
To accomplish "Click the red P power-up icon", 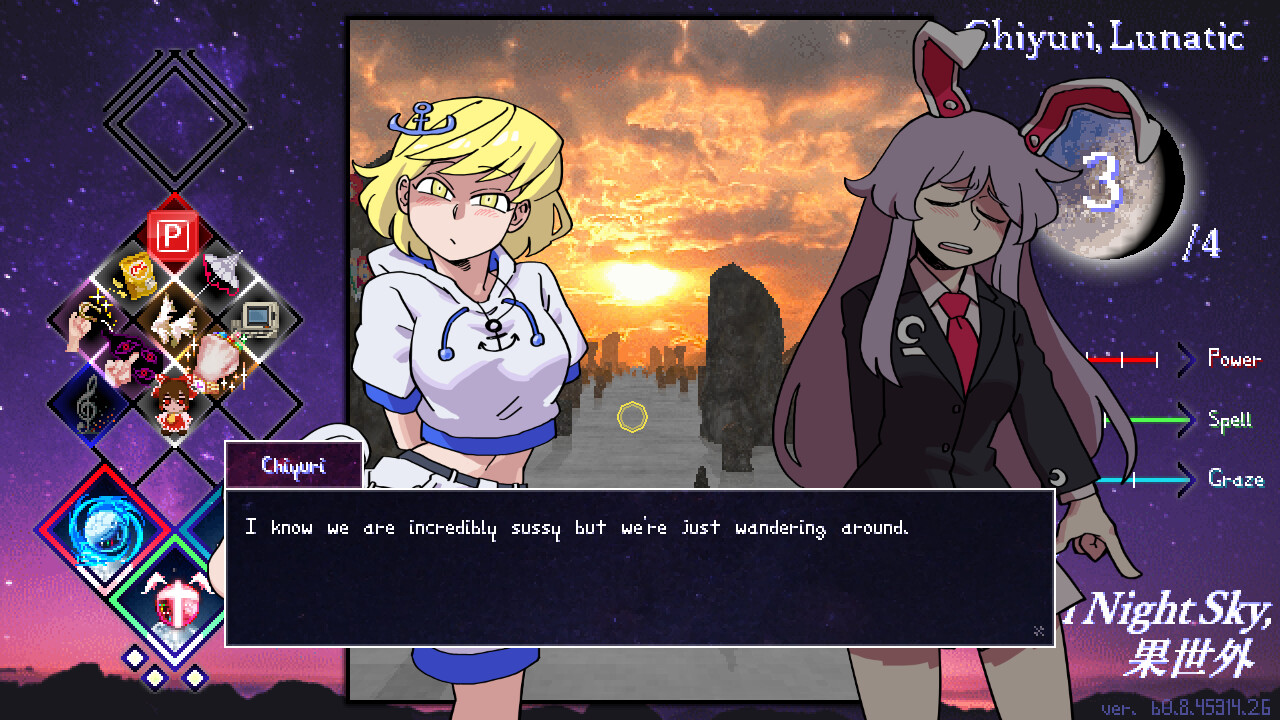I will (174, 232).
